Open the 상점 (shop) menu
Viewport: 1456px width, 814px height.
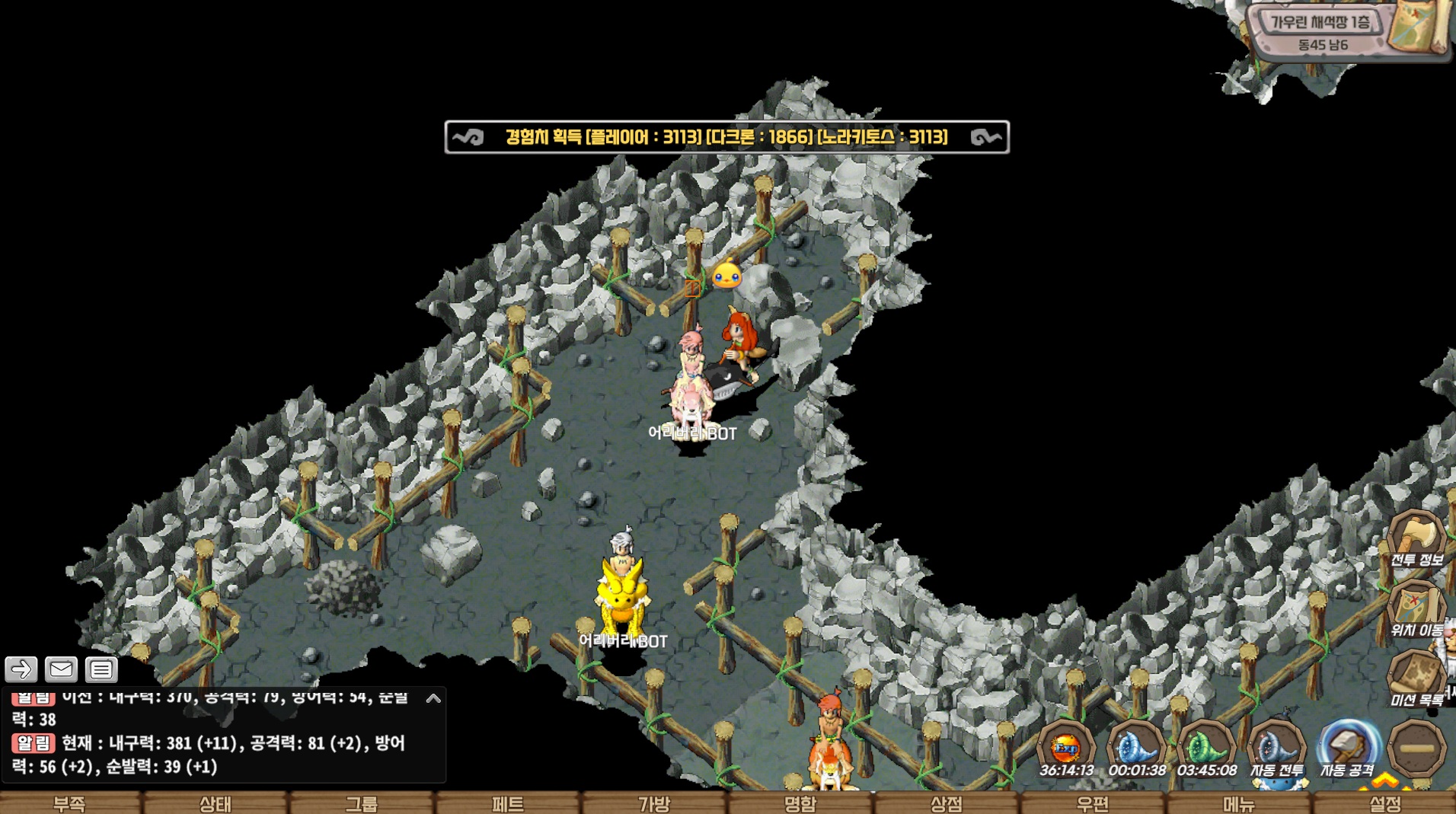click(947, 803)
